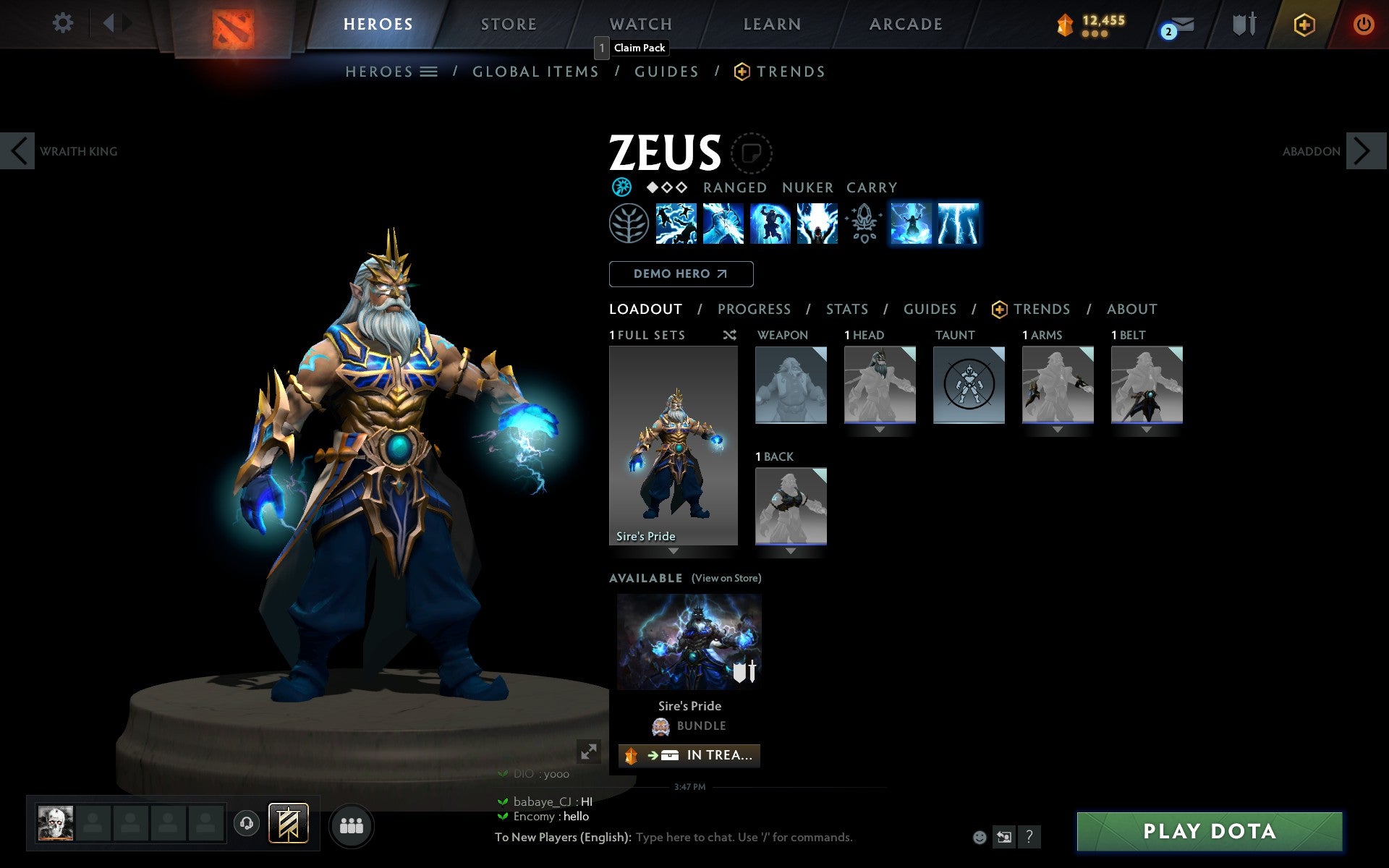This screenshot has width=1389, height=868.
Task: Open Dota settings gear
Action: 64,23
